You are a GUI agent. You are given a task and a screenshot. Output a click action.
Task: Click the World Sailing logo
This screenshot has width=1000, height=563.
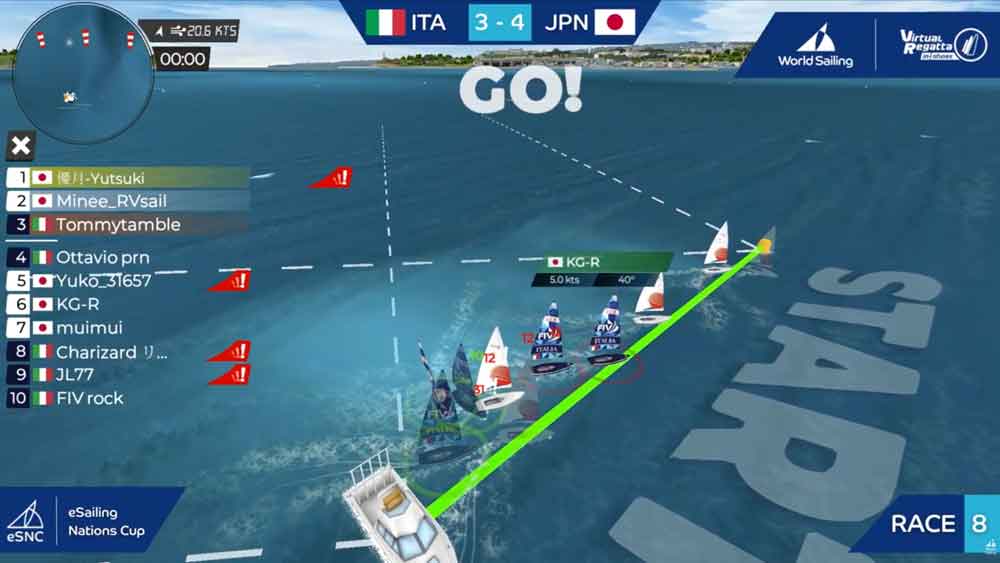coord(815,46)
